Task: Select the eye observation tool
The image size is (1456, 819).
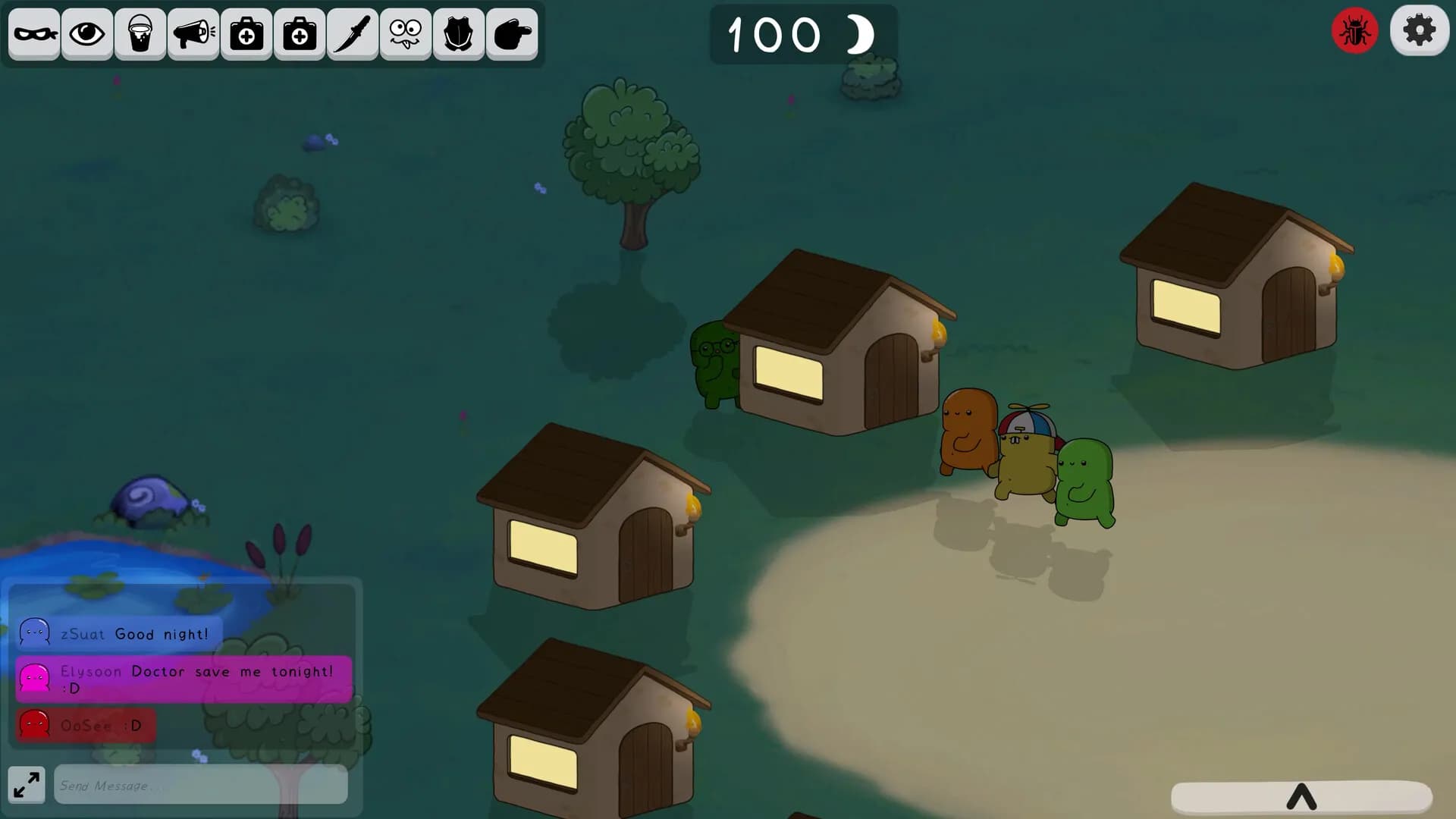Action: coord(86,33)
